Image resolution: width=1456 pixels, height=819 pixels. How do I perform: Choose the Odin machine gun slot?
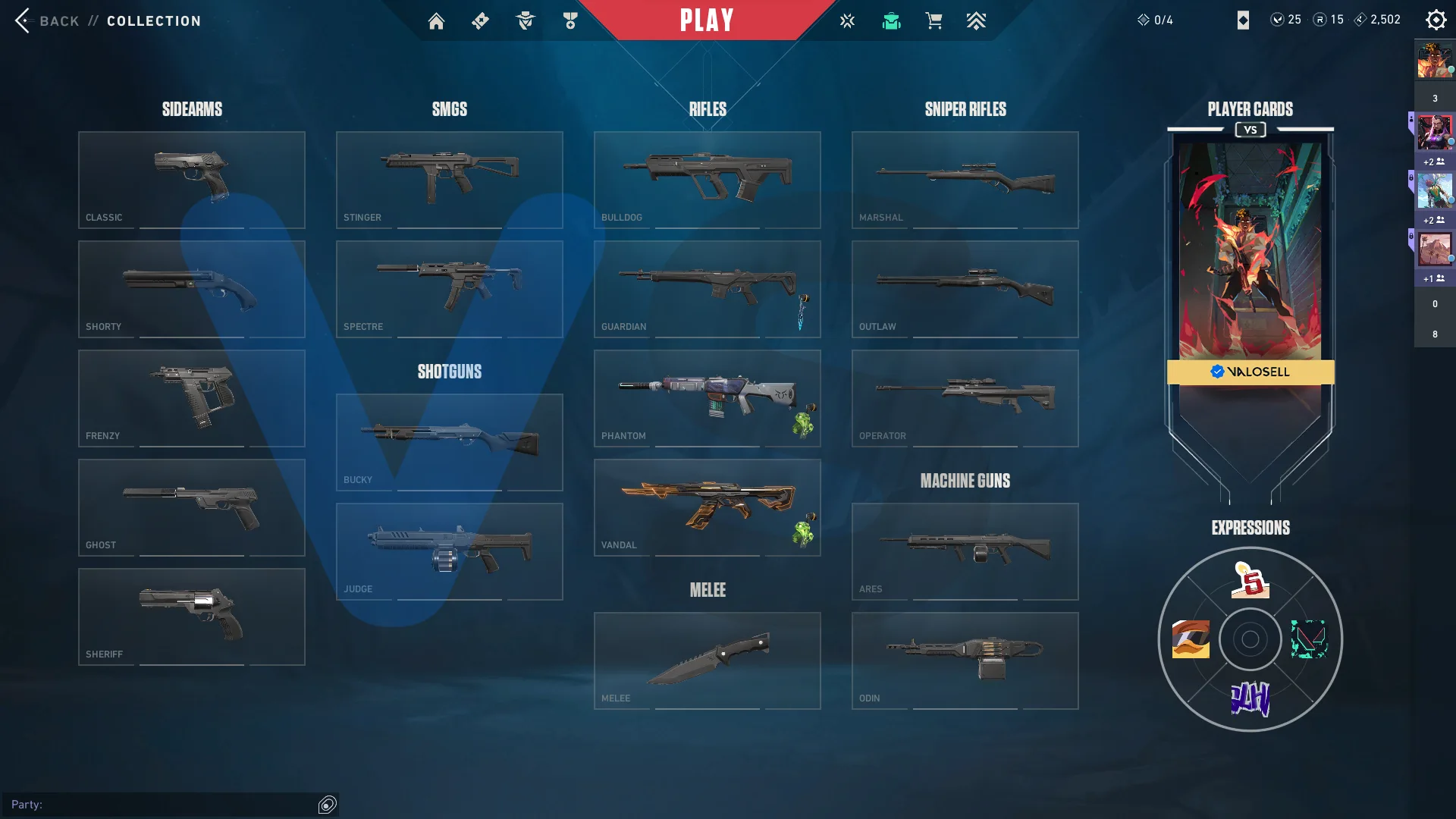tap(965, 661)
